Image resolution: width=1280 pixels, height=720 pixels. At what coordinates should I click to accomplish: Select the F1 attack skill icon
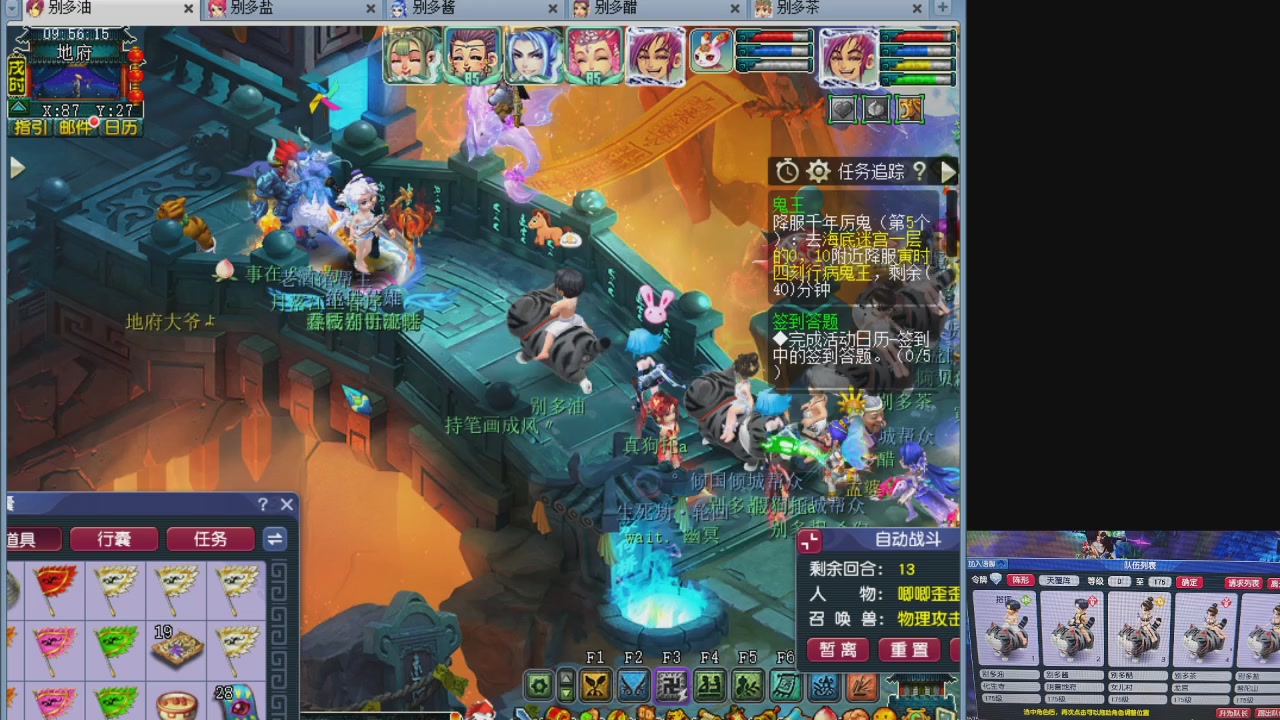[x=596, y=686]
